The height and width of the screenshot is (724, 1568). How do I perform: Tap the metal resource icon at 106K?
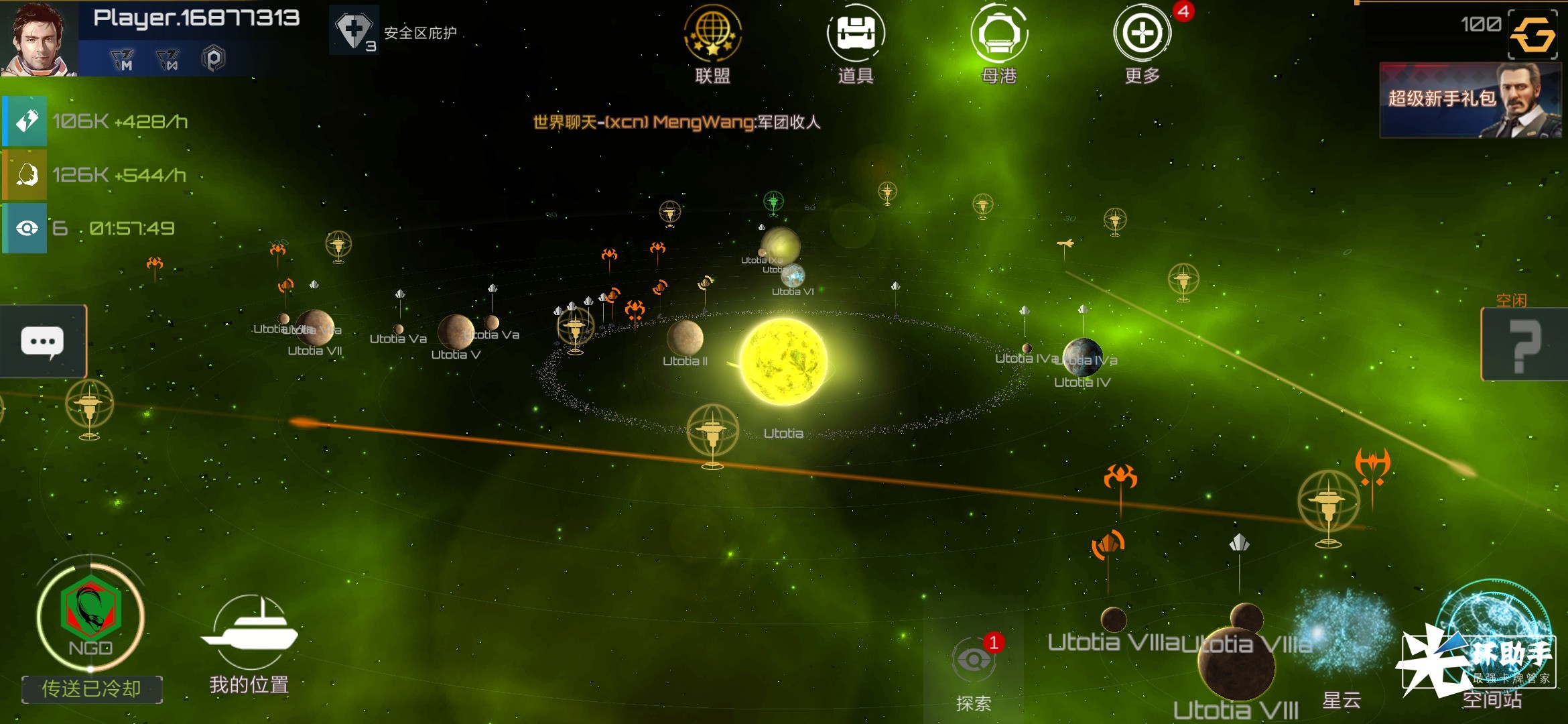click(x=25, y=121)
